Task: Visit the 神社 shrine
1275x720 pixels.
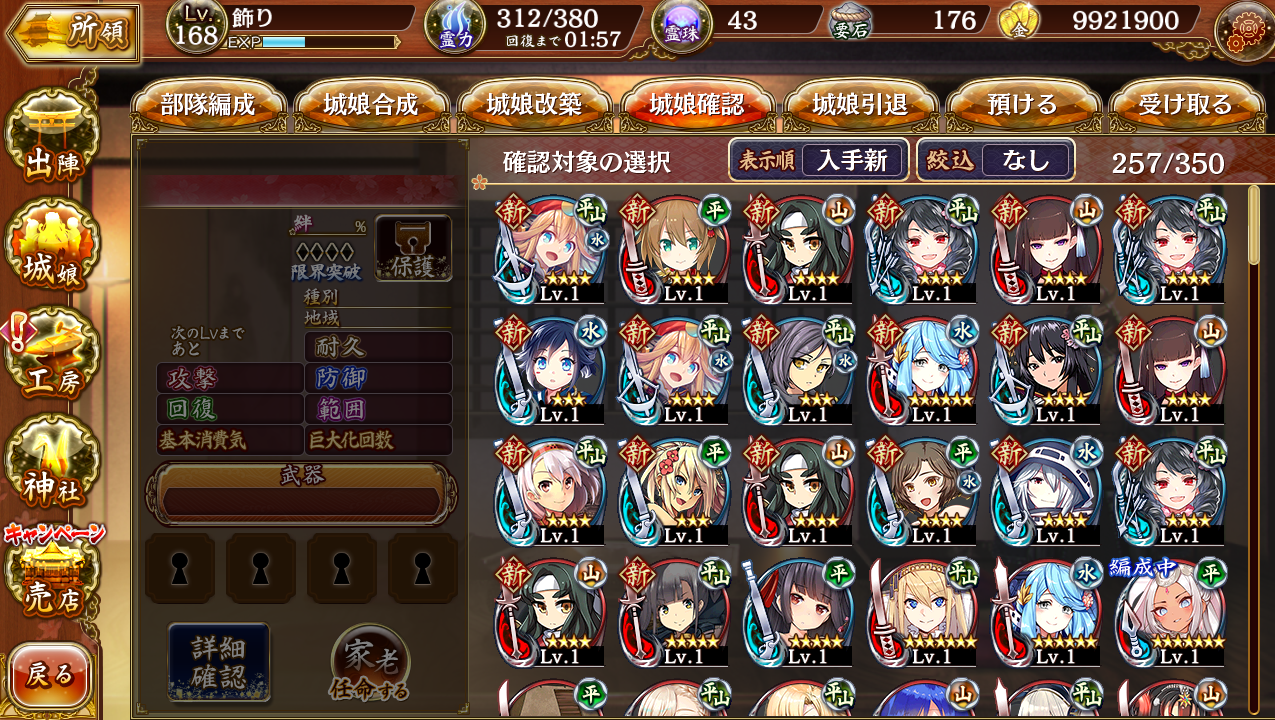Action: point(52,466)
